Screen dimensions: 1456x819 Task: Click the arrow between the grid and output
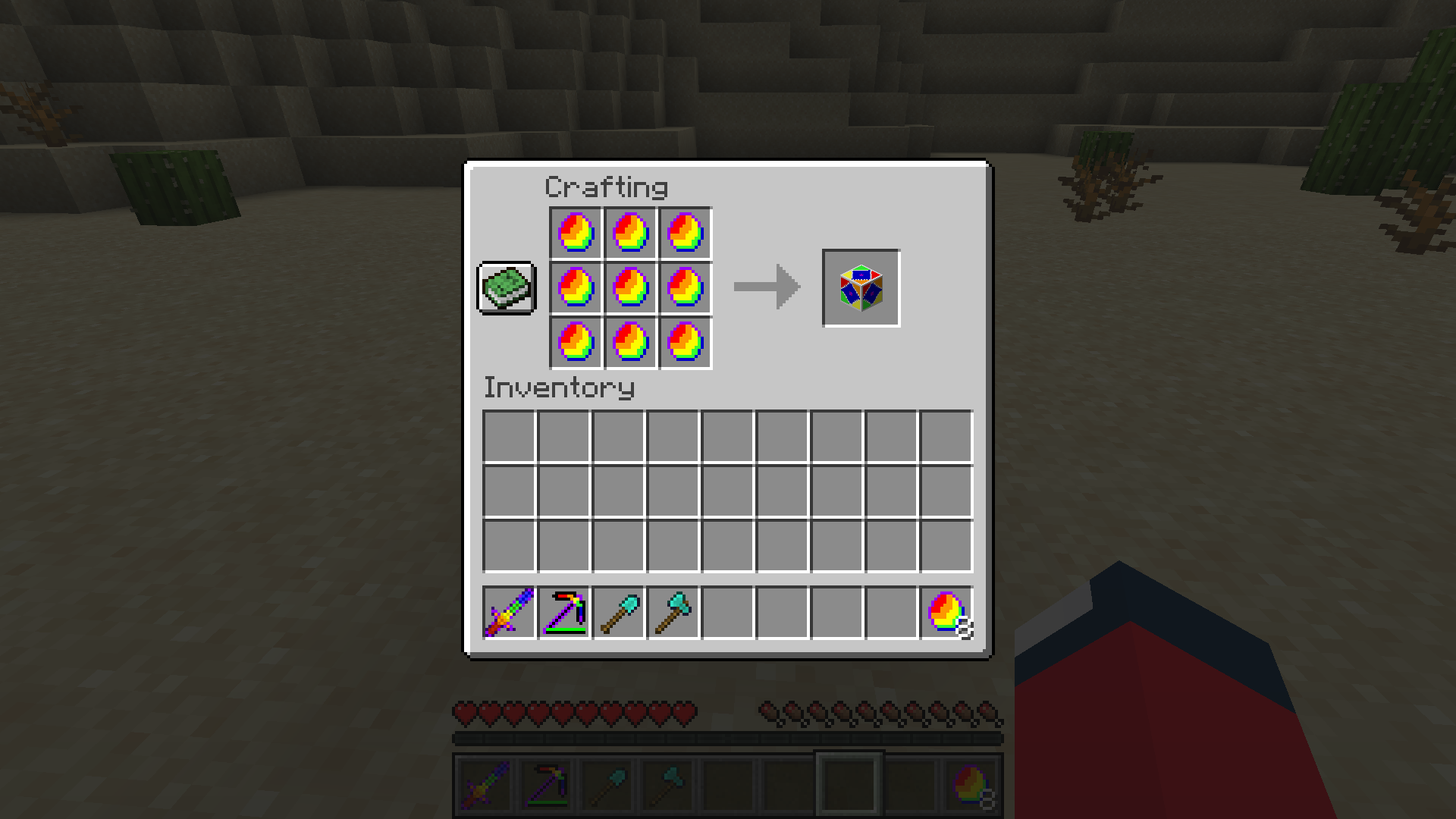click(x=766, y=288)
